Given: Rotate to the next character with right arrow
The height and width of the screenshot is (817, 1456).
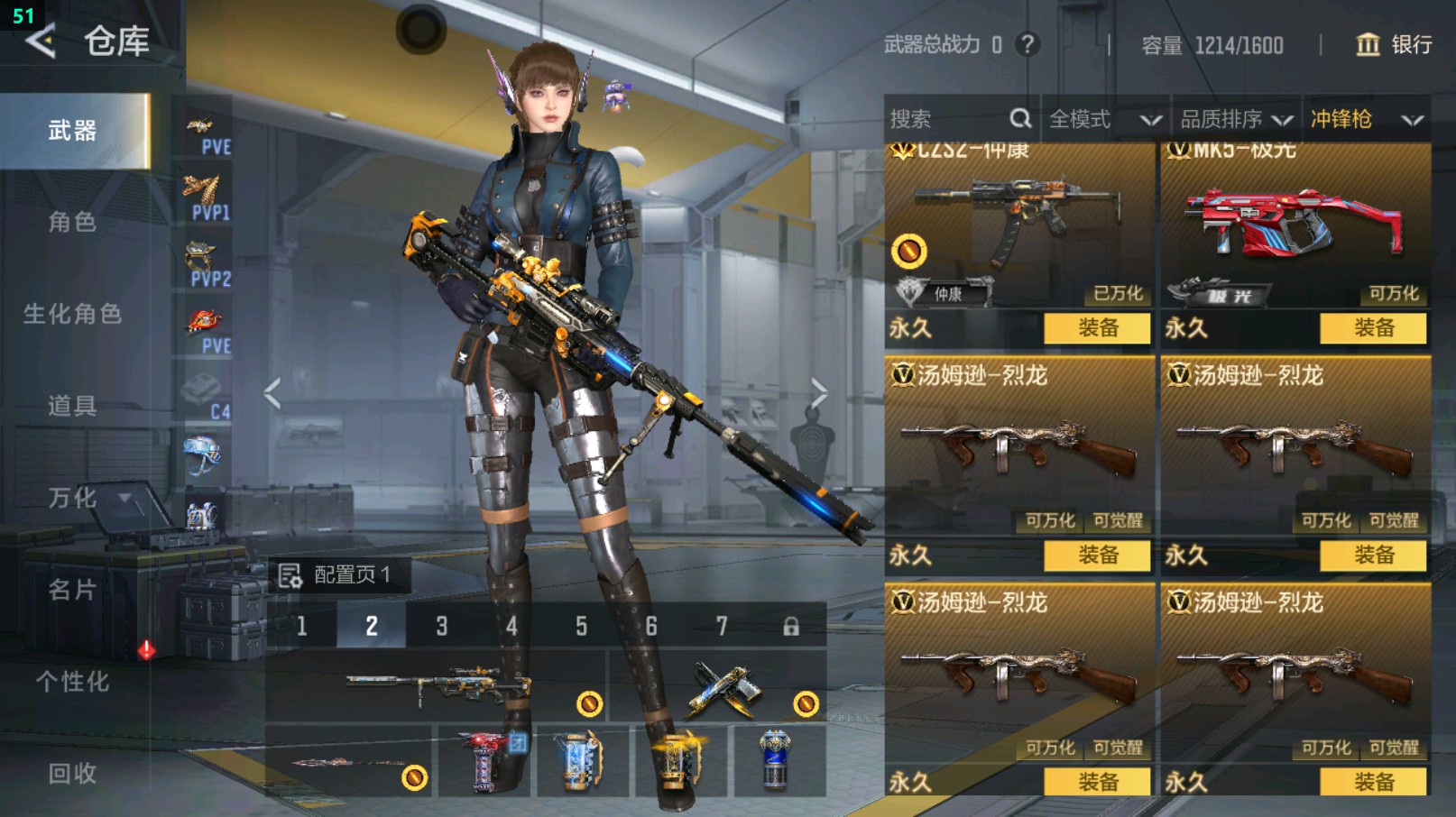Looking at the screenshot, I should 818,393.
